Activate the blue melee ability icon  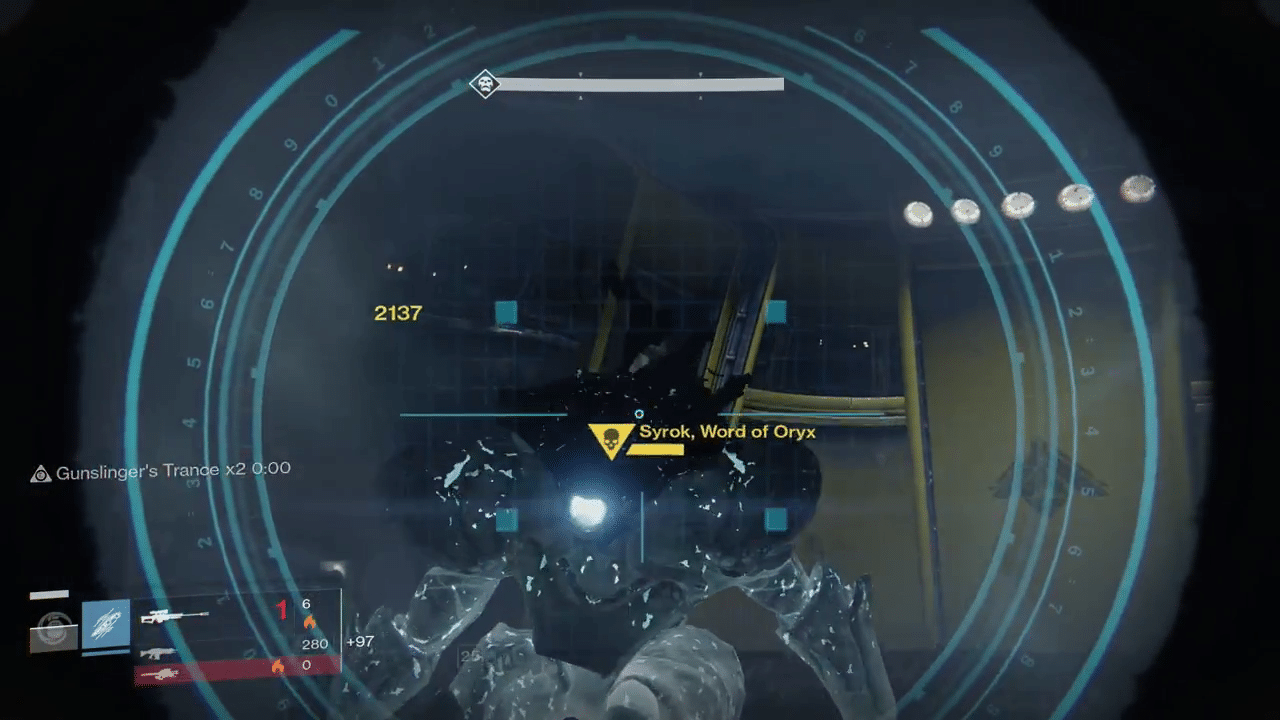click(x=106, y=624)
